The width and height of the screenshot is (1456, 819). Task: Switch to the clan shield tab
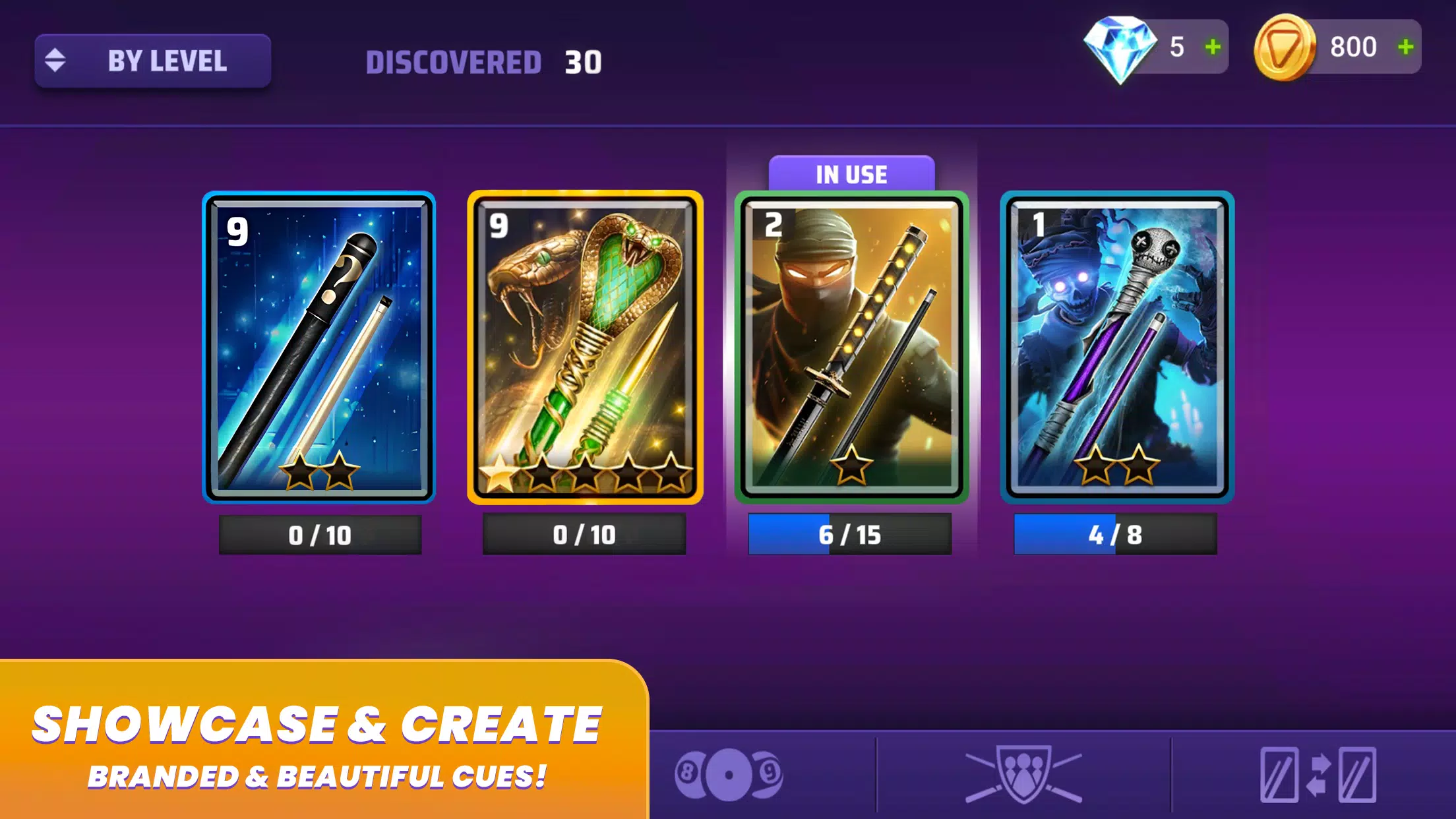(1023, 775)
